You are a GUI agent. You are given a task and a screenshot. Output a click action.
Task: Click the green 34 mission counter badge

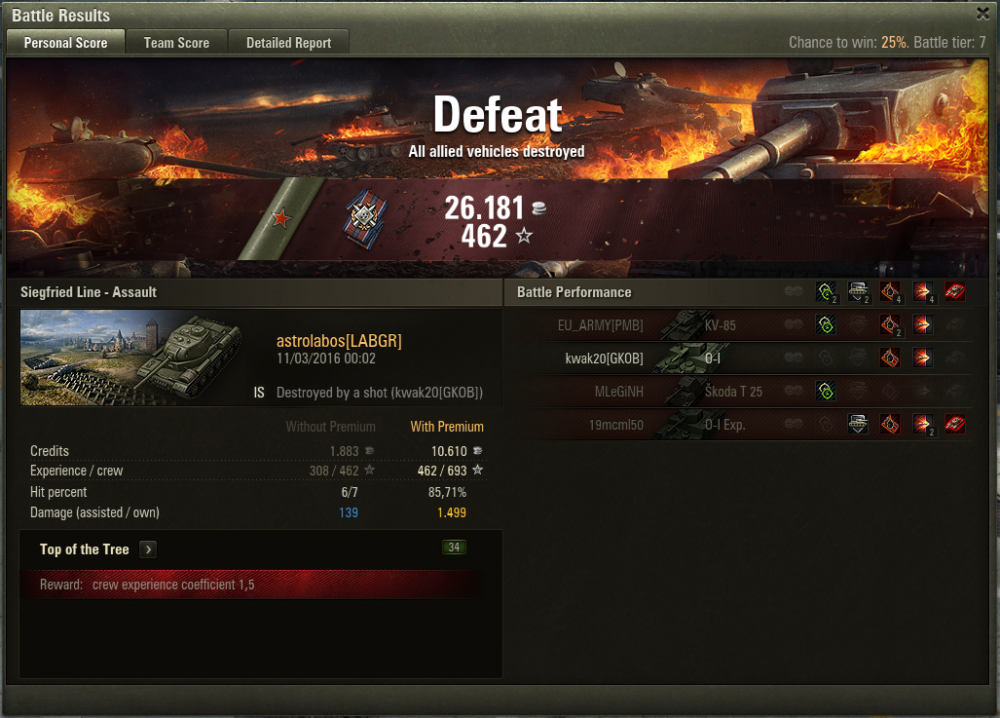454,547
